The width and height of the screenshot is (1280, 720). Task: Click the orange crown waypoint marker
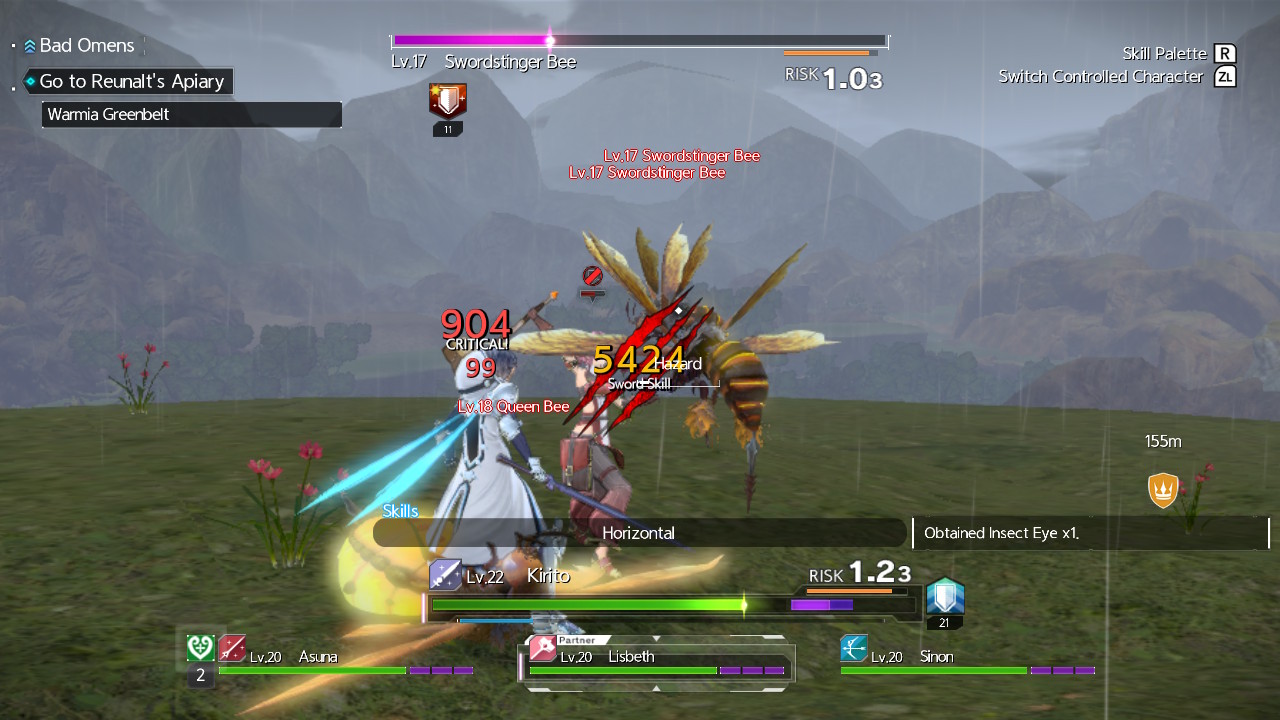(x=1162, y=490)
